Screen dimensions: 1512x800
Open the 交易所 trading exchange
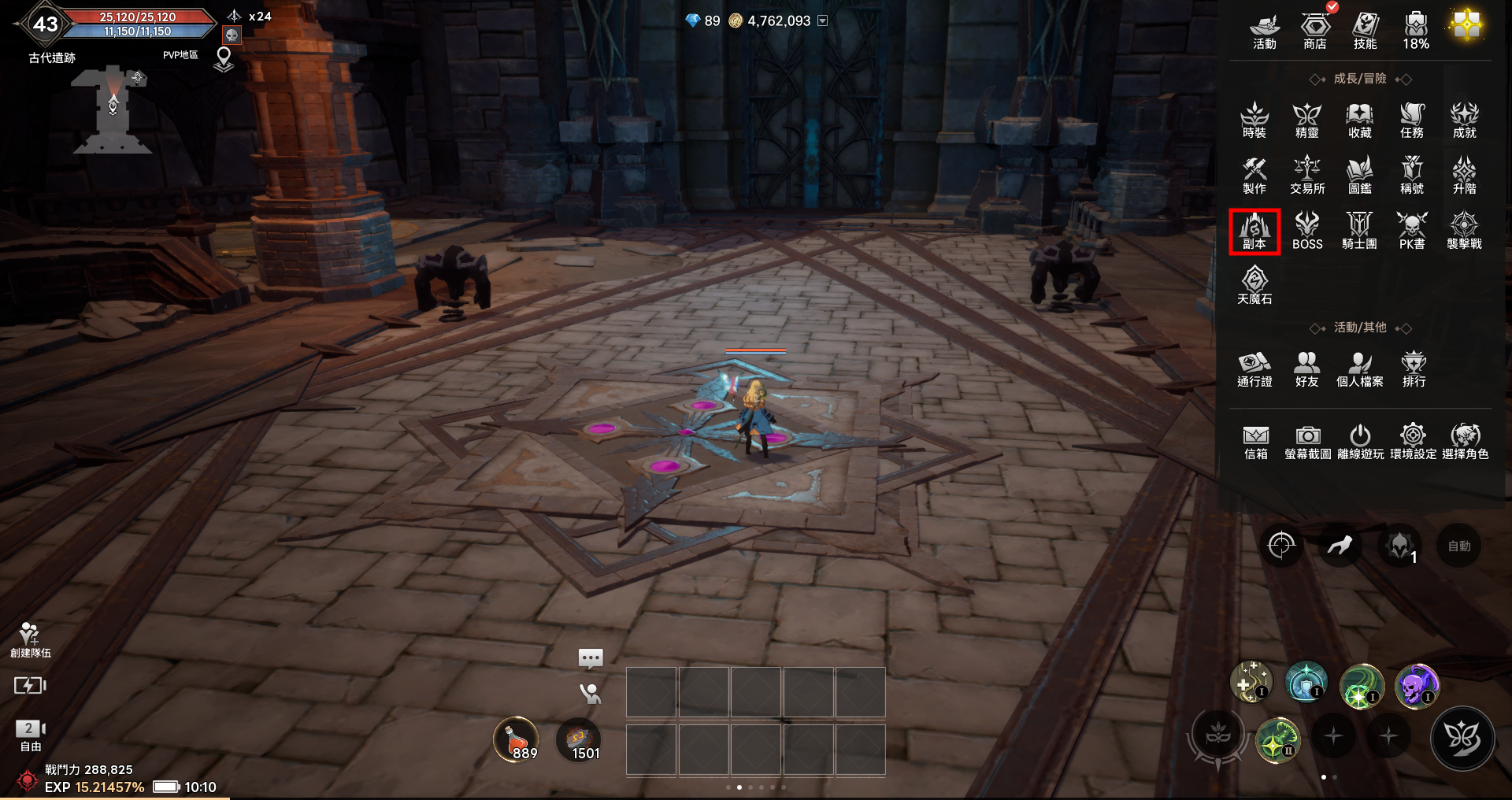point(1307,176)
